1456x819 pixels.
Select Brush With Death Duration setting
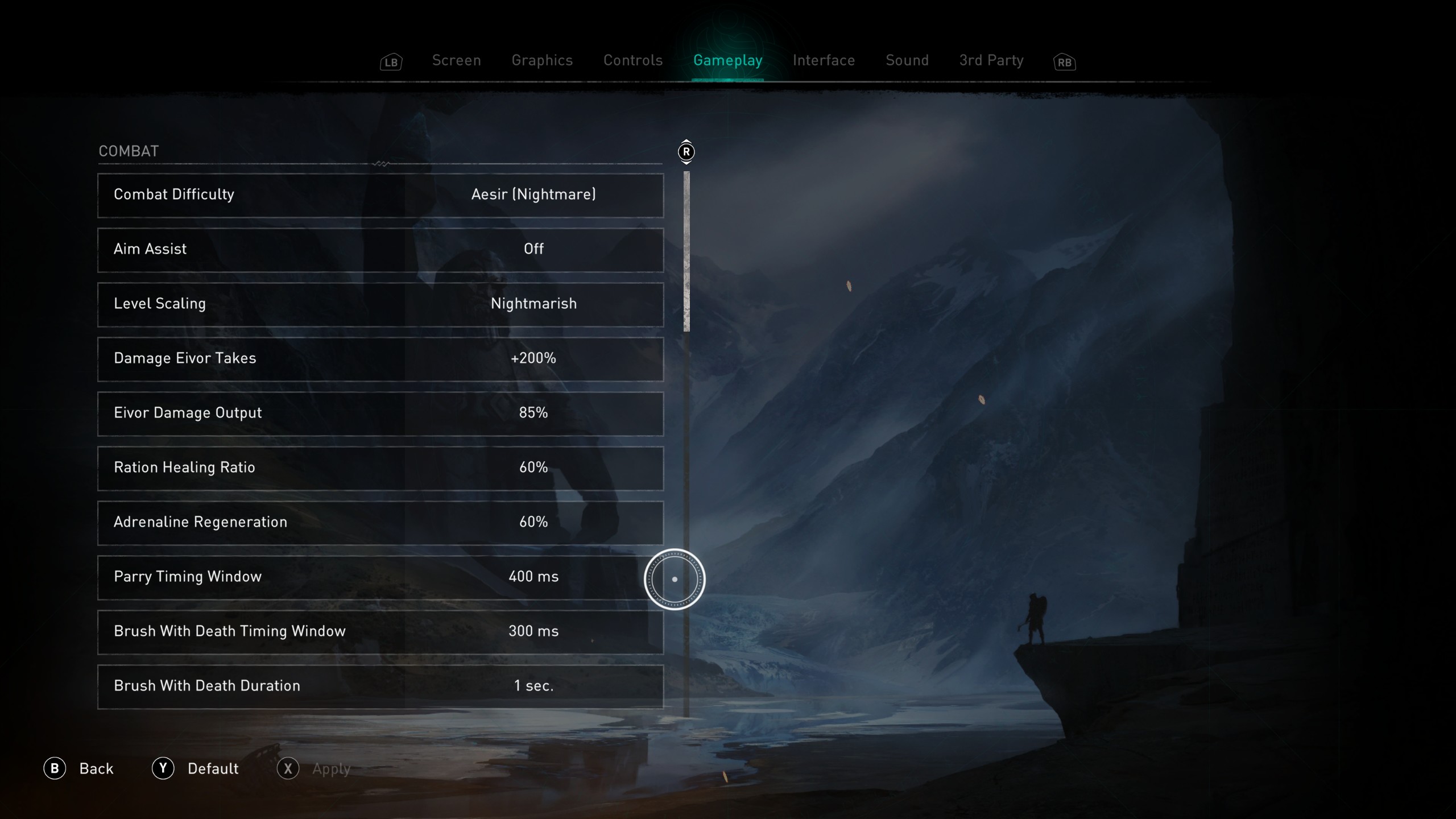click(380, 686)
